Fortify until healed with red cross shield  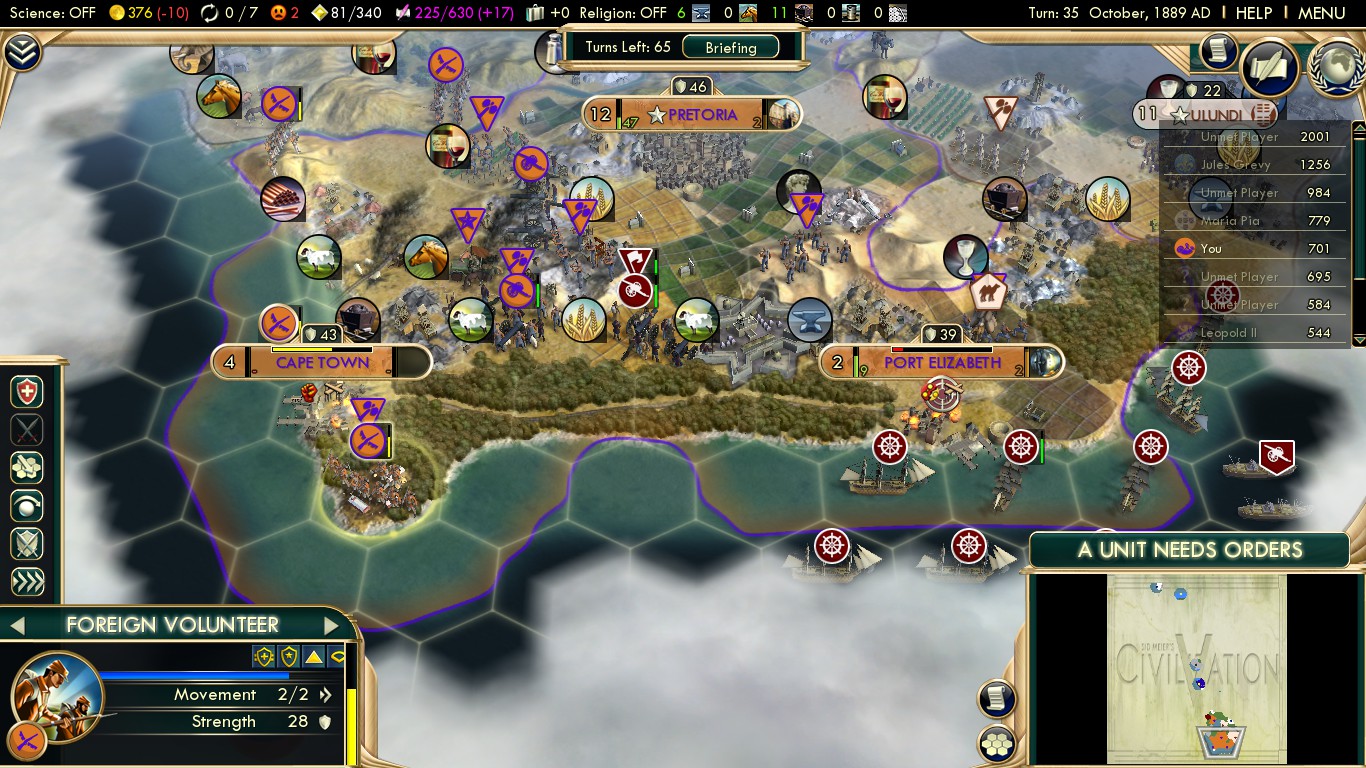27,392
